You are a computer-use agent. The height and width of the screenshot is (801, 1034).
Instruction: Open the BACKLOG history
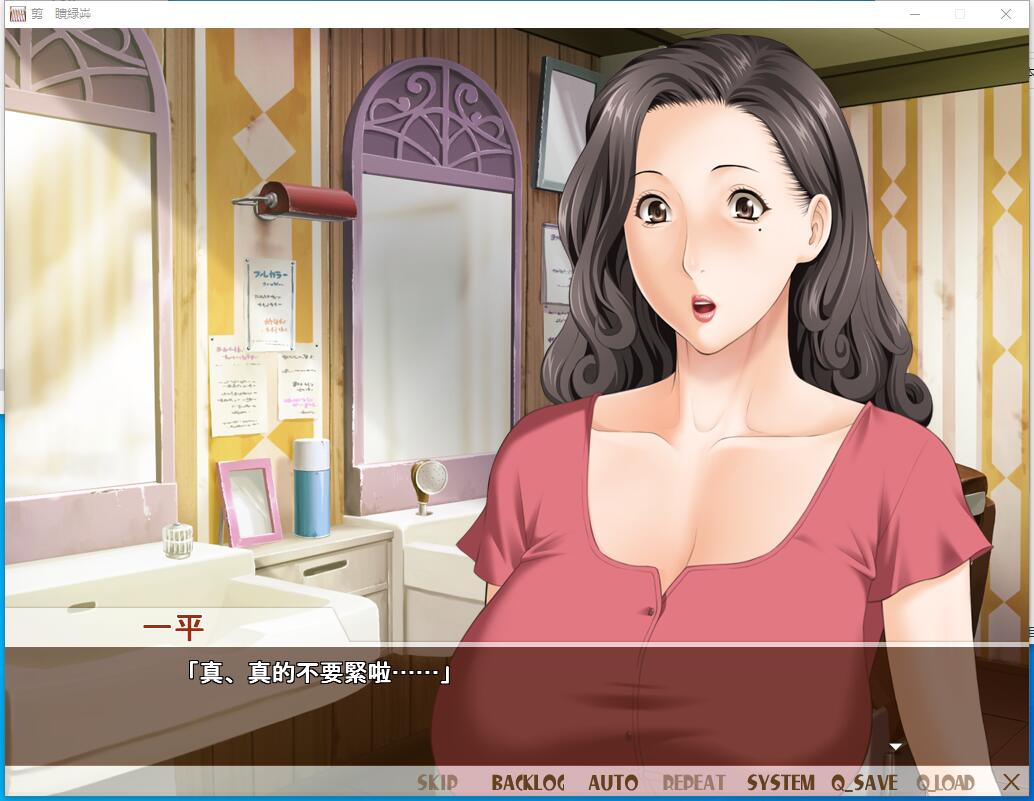point(527,783)
